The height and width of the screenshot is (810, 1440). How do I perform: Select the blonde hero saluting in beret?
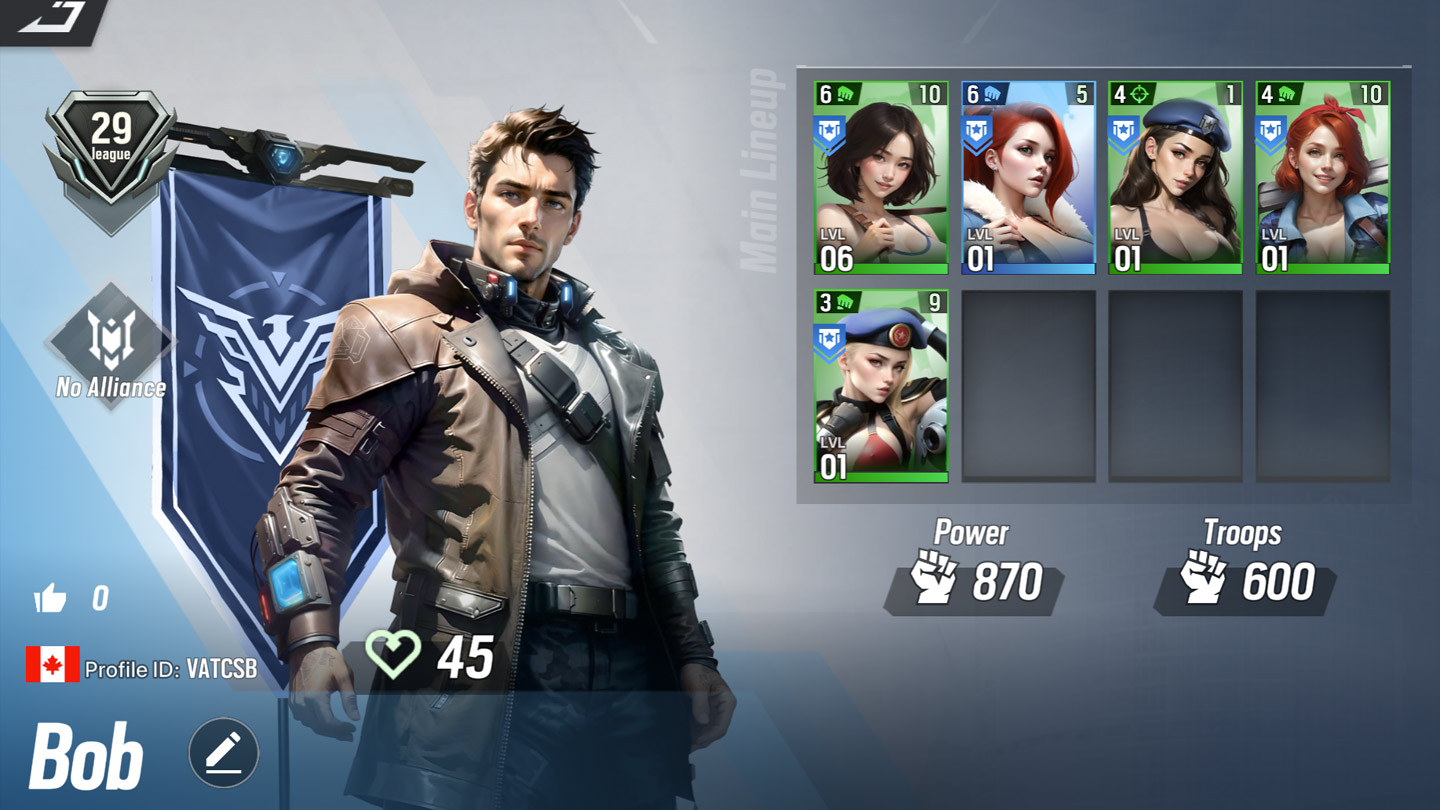coord(881,386)
